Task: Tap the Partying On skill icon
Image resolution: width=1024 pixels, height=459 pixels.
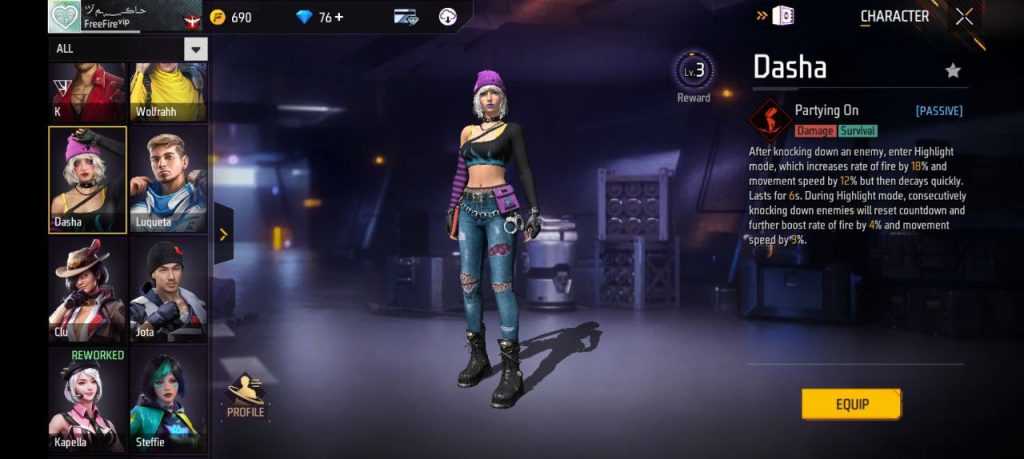Action: click(770, 119)
